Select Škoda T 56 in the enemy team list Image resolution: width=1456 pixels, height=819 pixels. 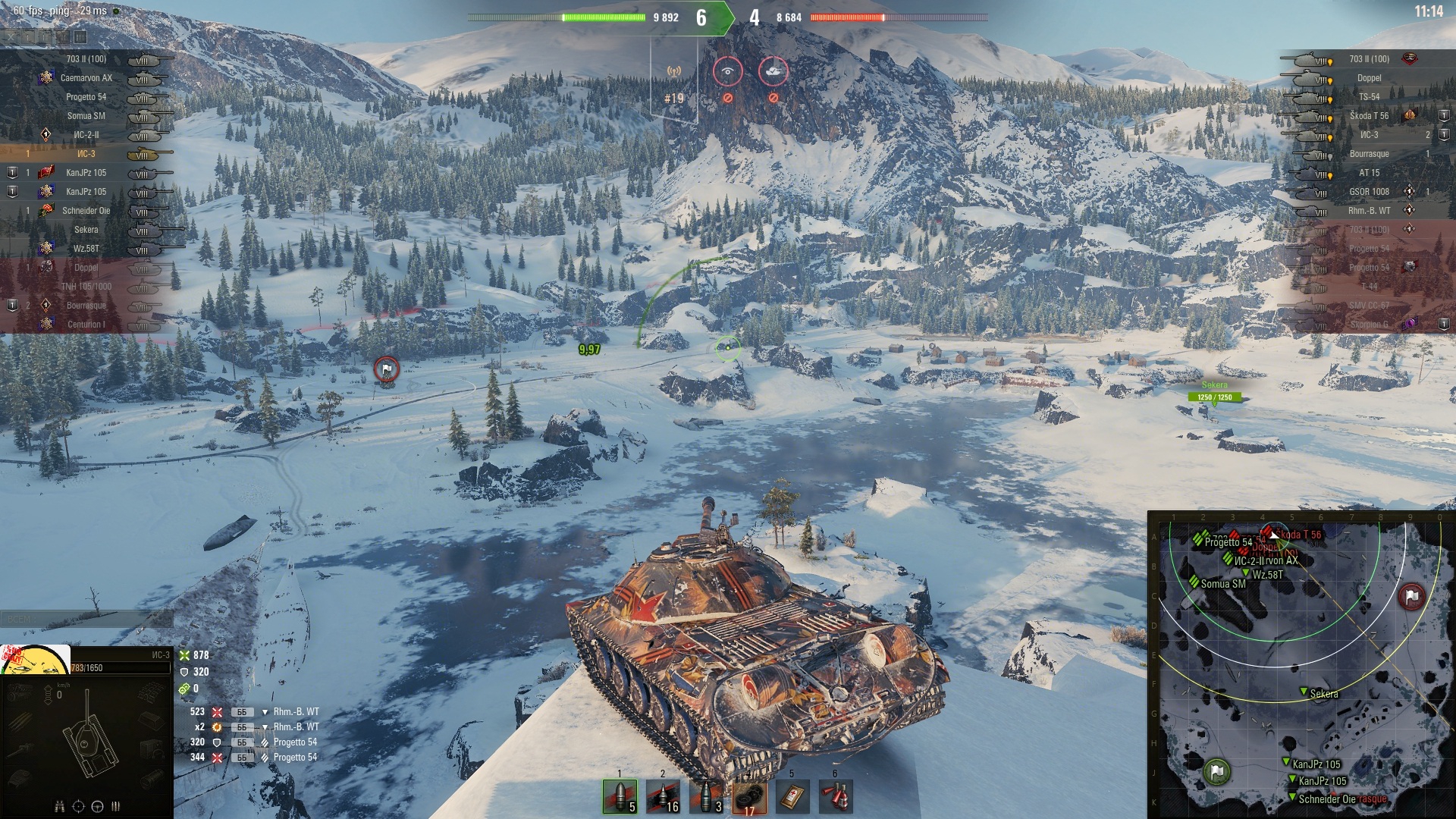pos(1369,116)
